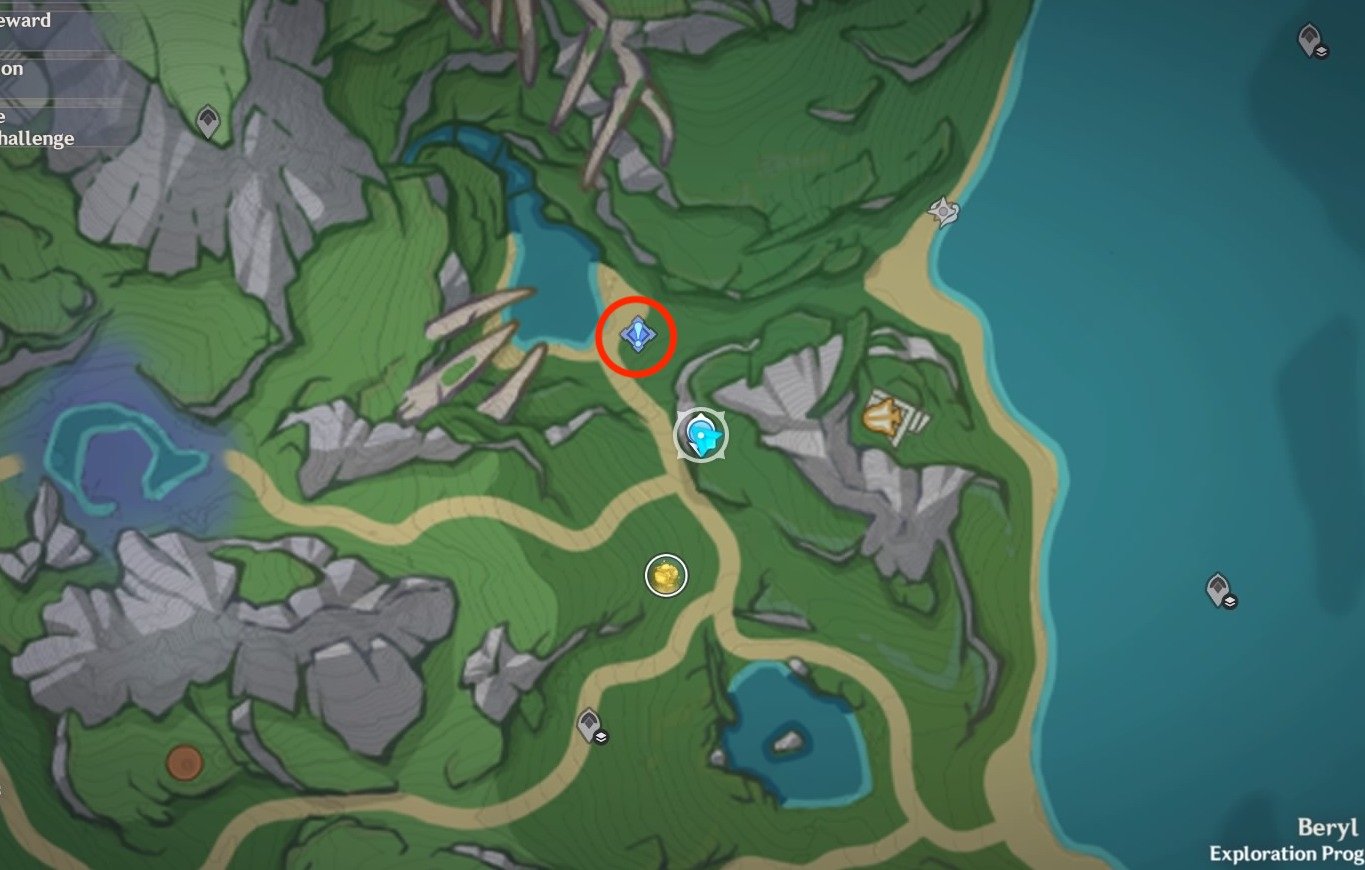Select the gray star-shaped marker on the beach
Screen dimensions: 1365x870
coord(942,211)
